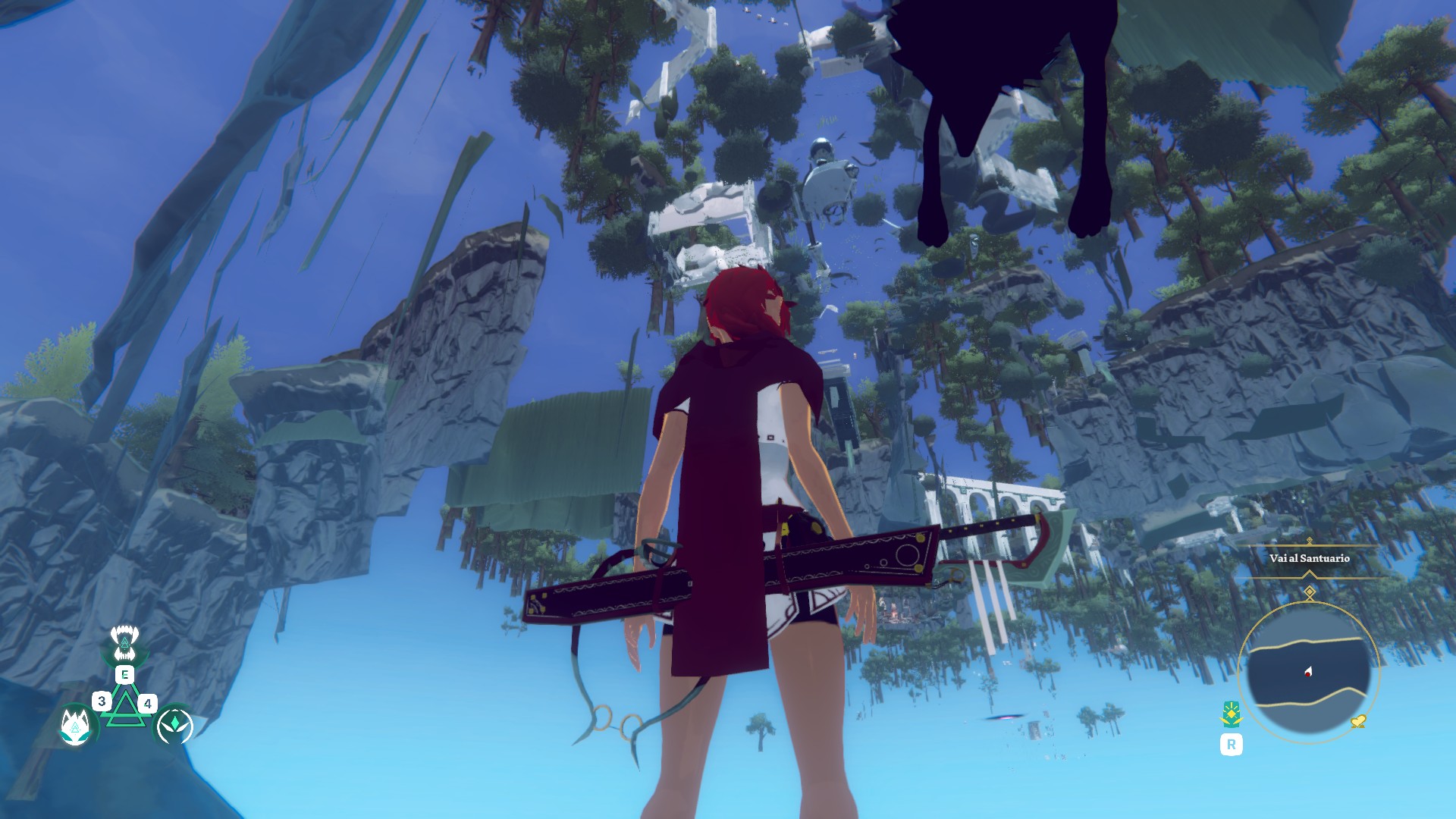Activate the fanged jaws ability icon

tap(124, 643)
